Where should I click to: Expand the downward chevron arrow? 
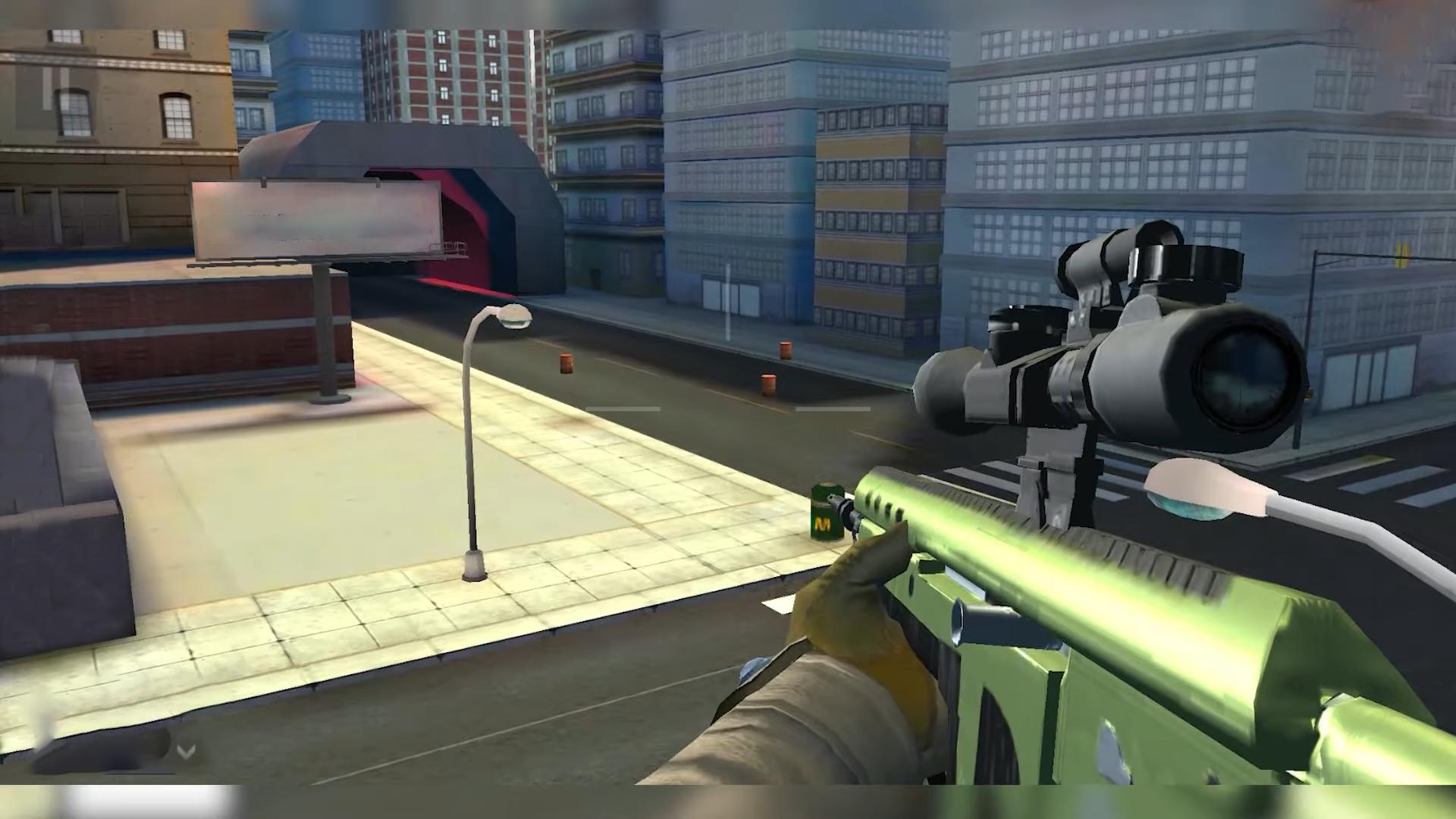187,751
